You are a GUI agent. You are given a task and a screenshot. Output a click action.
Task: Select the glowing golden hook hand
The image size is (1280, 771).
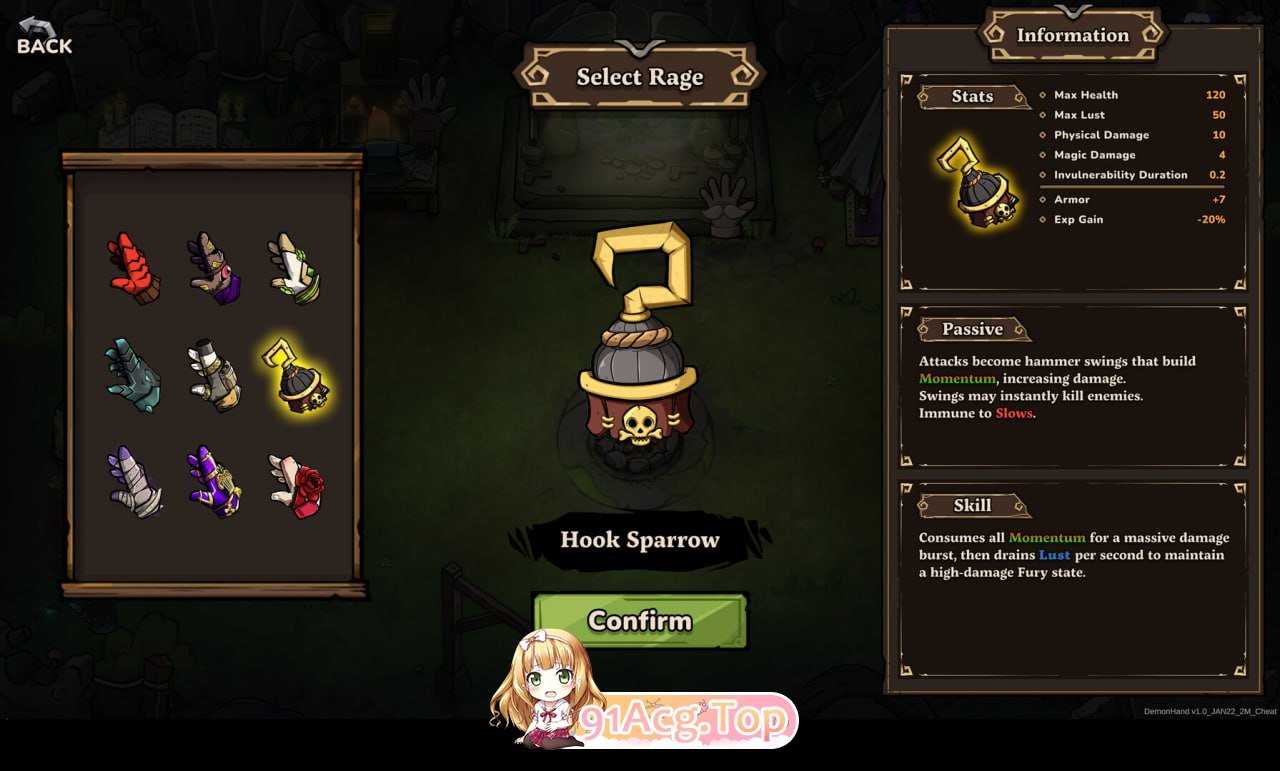click(295, 377)
